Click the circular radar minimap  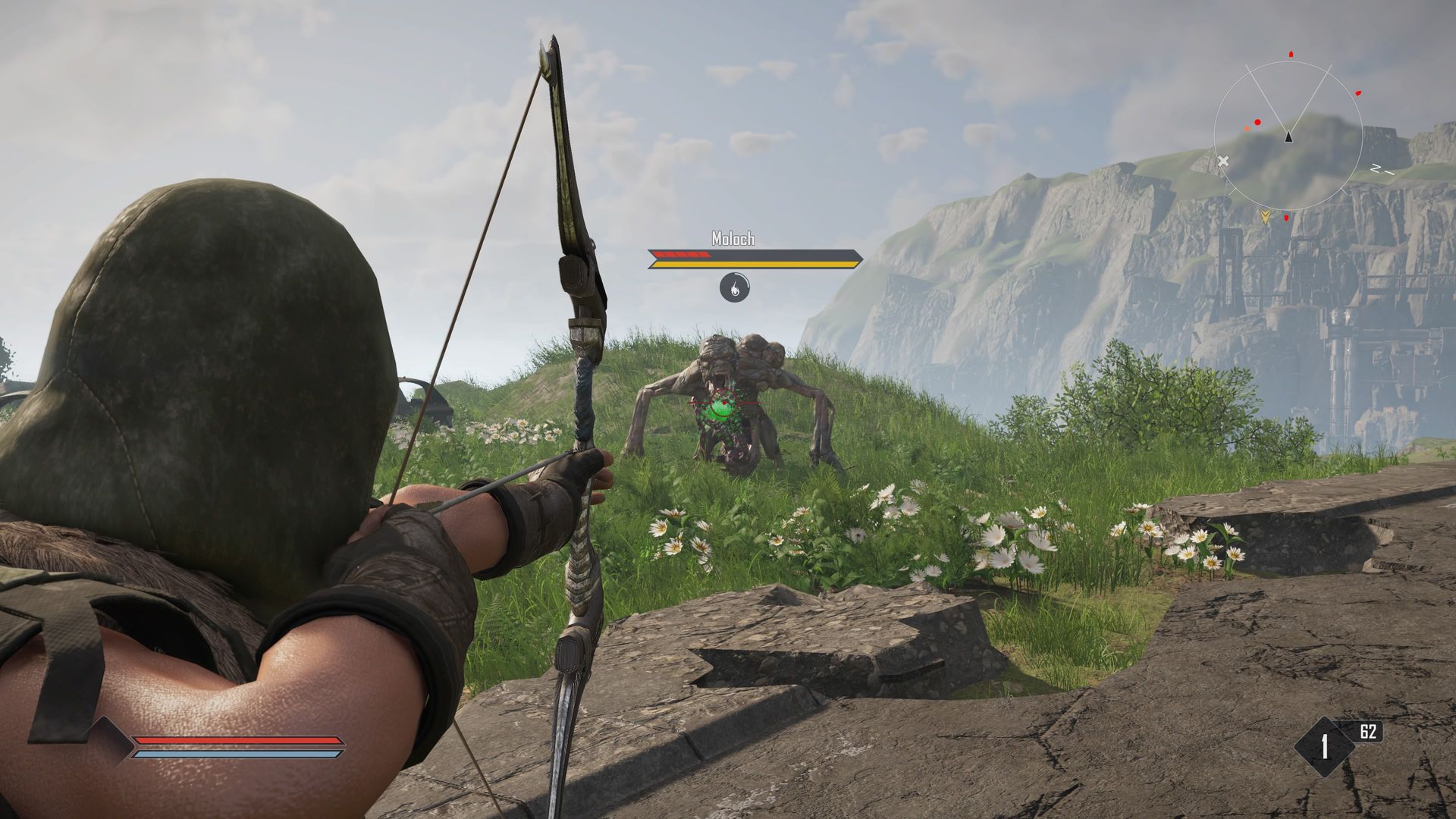pyautogui.click(x=1288, y=136)
